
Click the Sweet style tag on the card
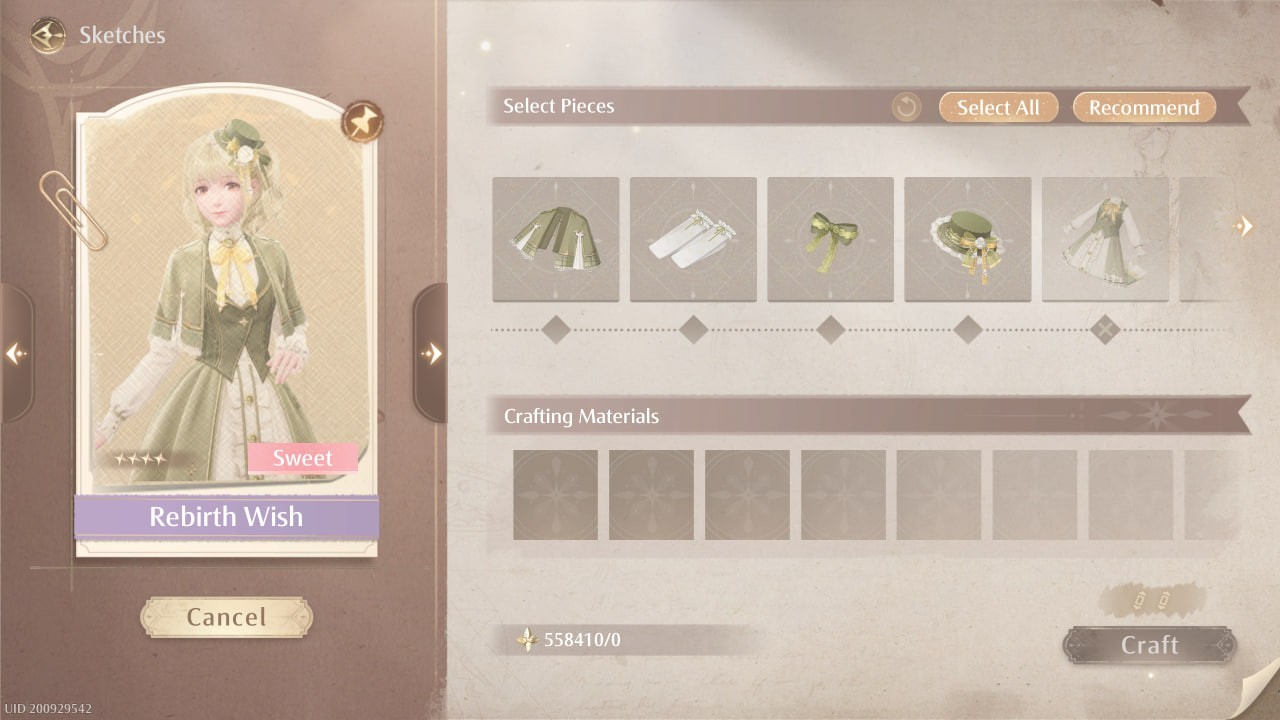click(302, 457)
